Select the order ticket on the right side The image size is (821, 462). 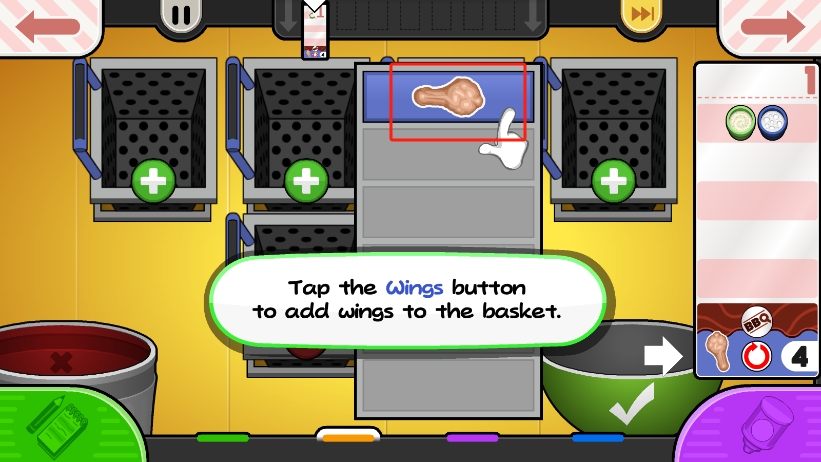point(755,220)
